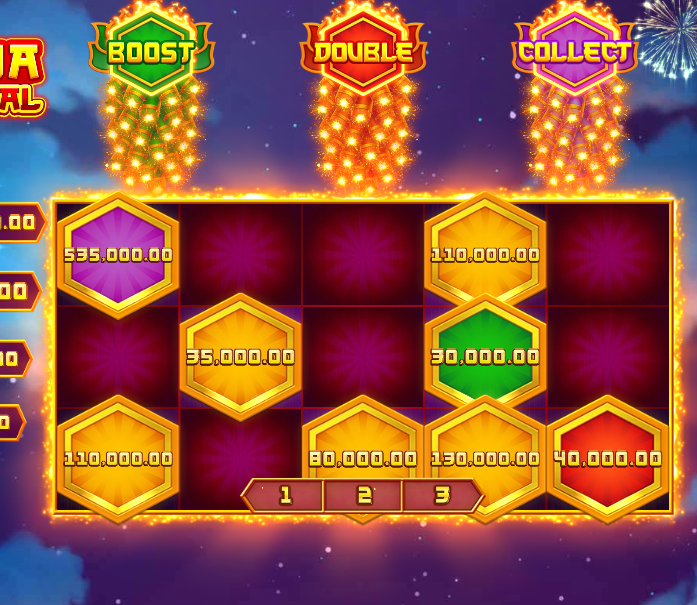Select the purple 535,000.00 hexagon tile

[x=118, y=255]
